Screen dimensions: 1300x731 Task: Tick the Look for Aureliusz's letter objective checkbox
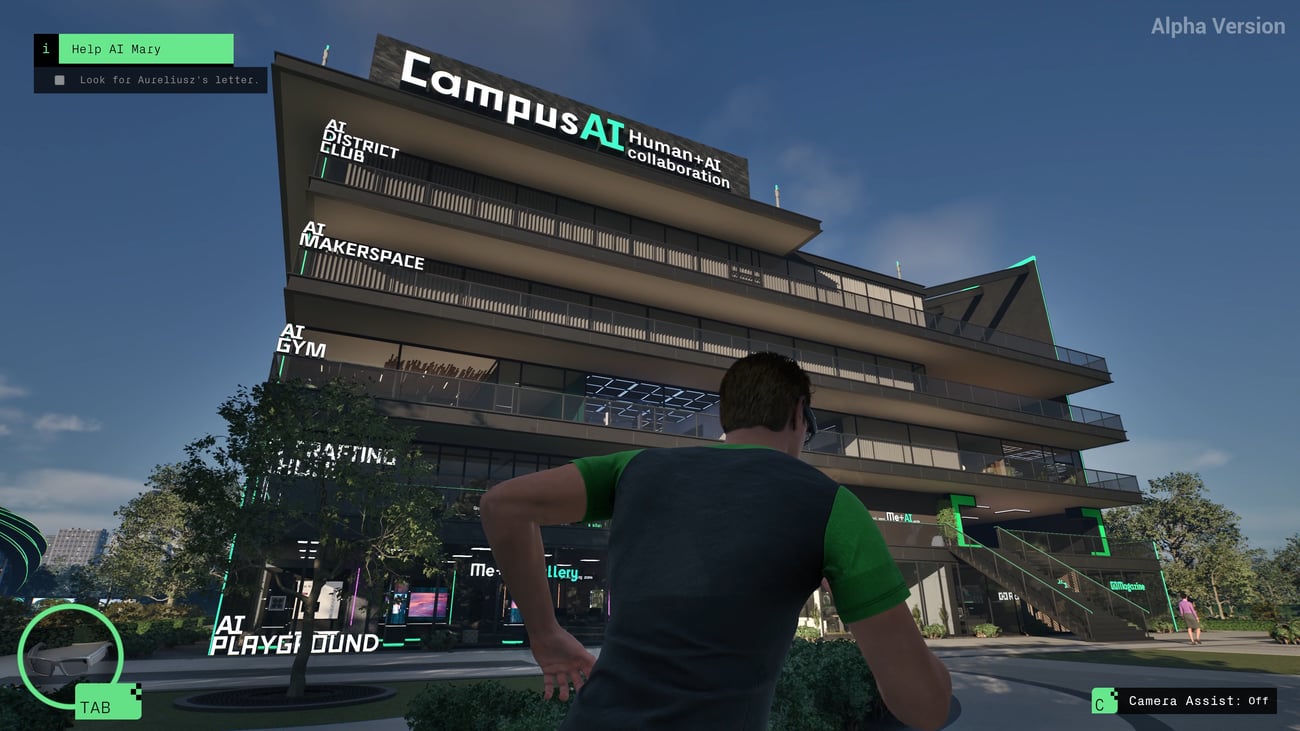pos(59,80)
